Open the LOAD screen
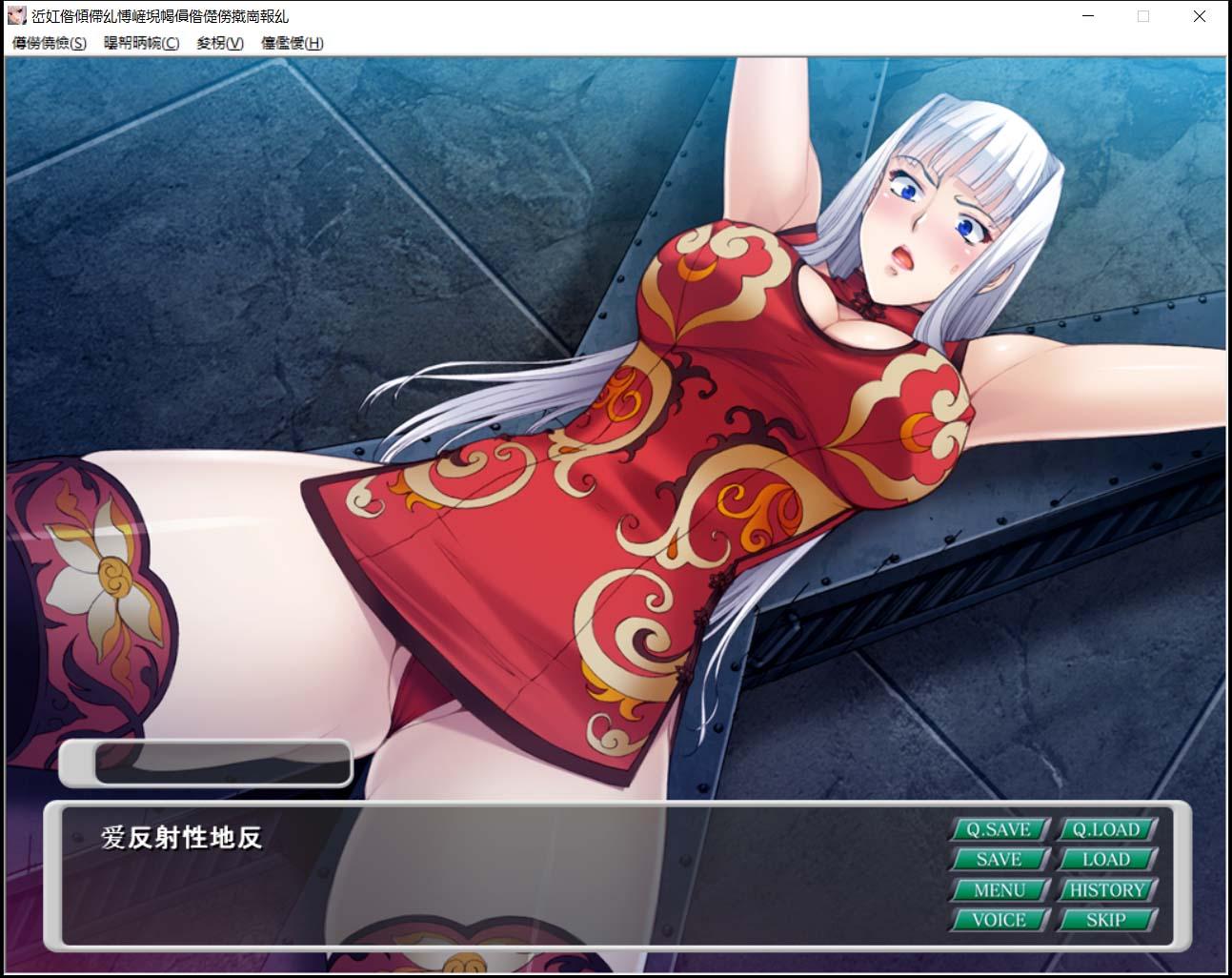Viewport: 1232px width, 978px height. point(1107,859)
